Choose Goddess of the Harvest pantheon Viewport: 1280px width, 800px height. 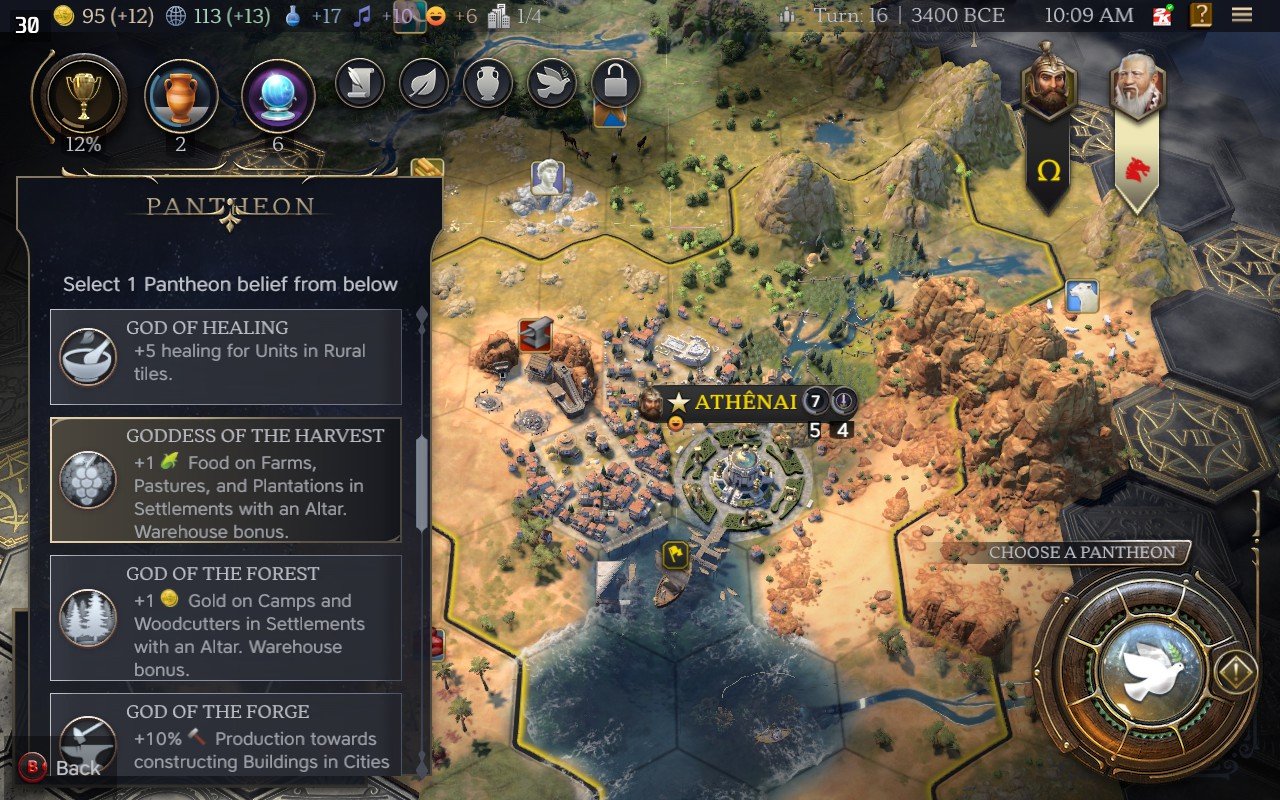coord(226,480)
